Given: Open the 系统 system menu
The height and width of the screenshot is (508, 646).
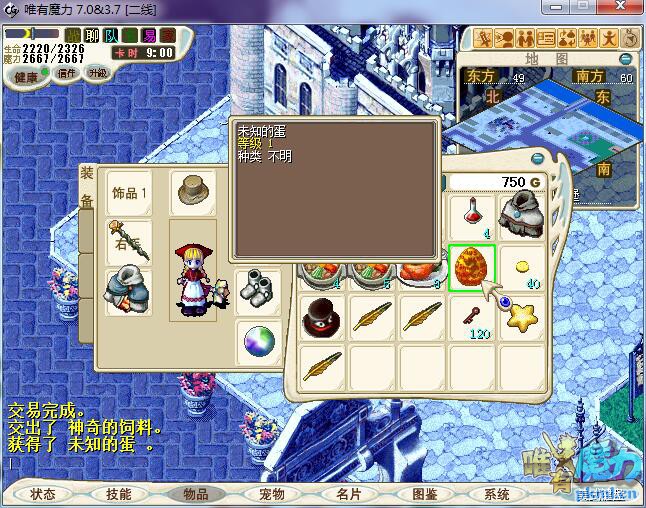Looking at the screenshot, I should point(497,494).
